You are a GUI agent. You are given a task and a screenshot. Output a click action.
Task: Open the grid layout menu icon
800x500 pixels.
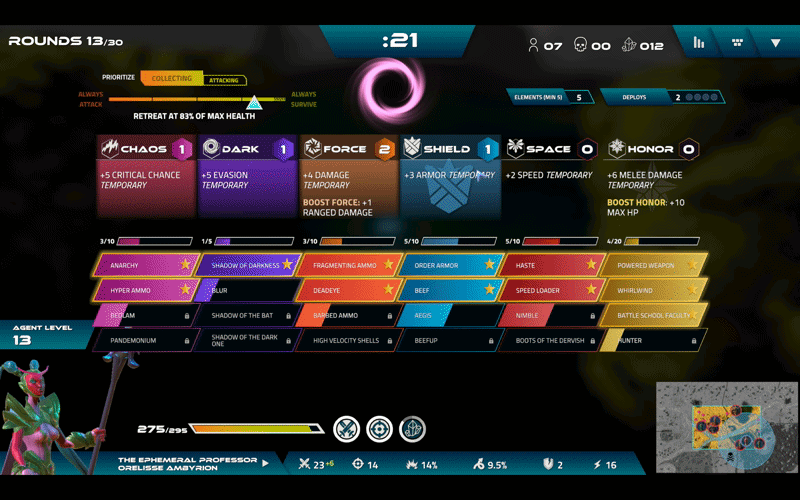[x=738, y=43]
